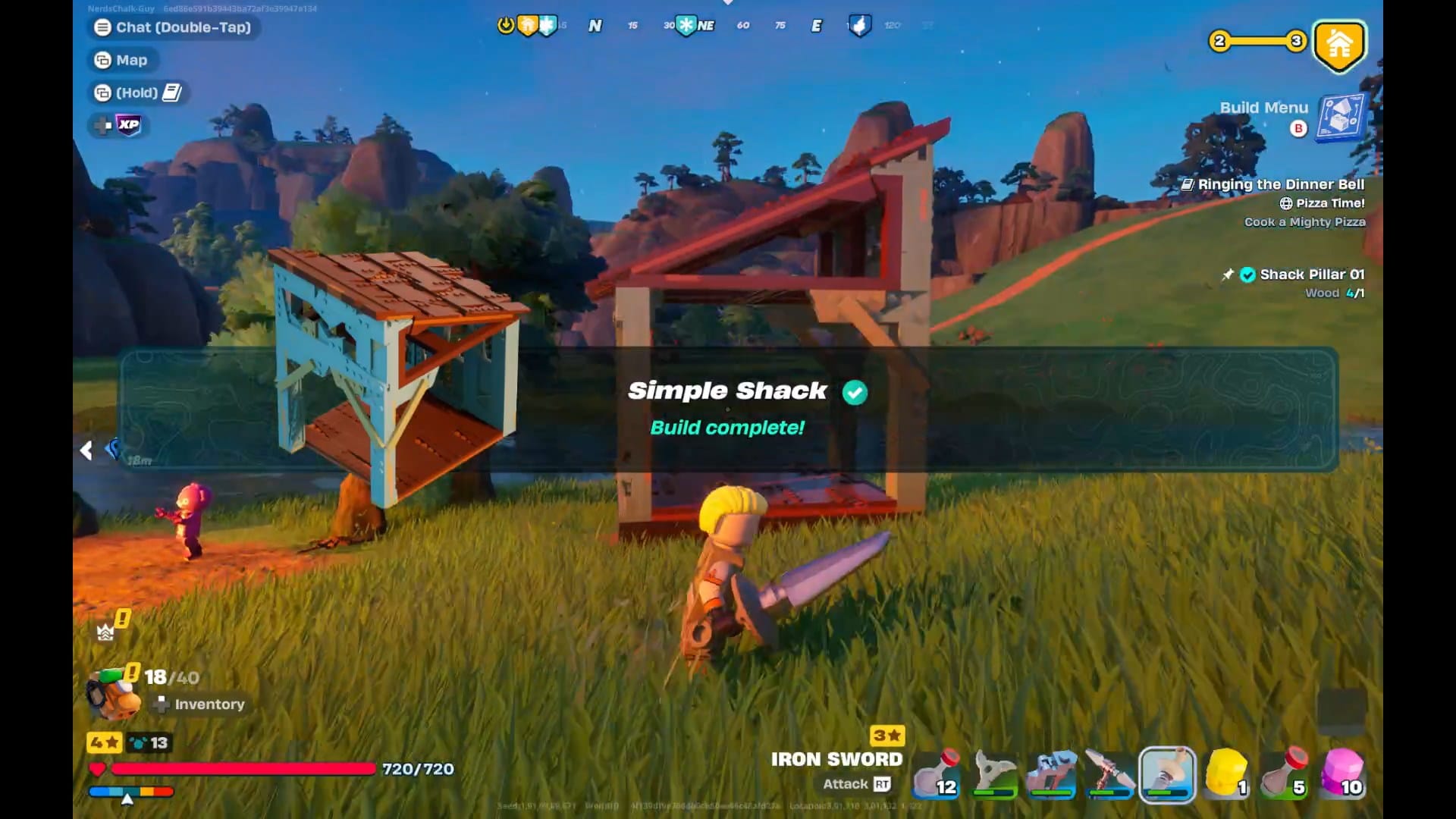1456x819 pixels.
Task: Select the equipped Iron Sword slot
Action: 1168,773
